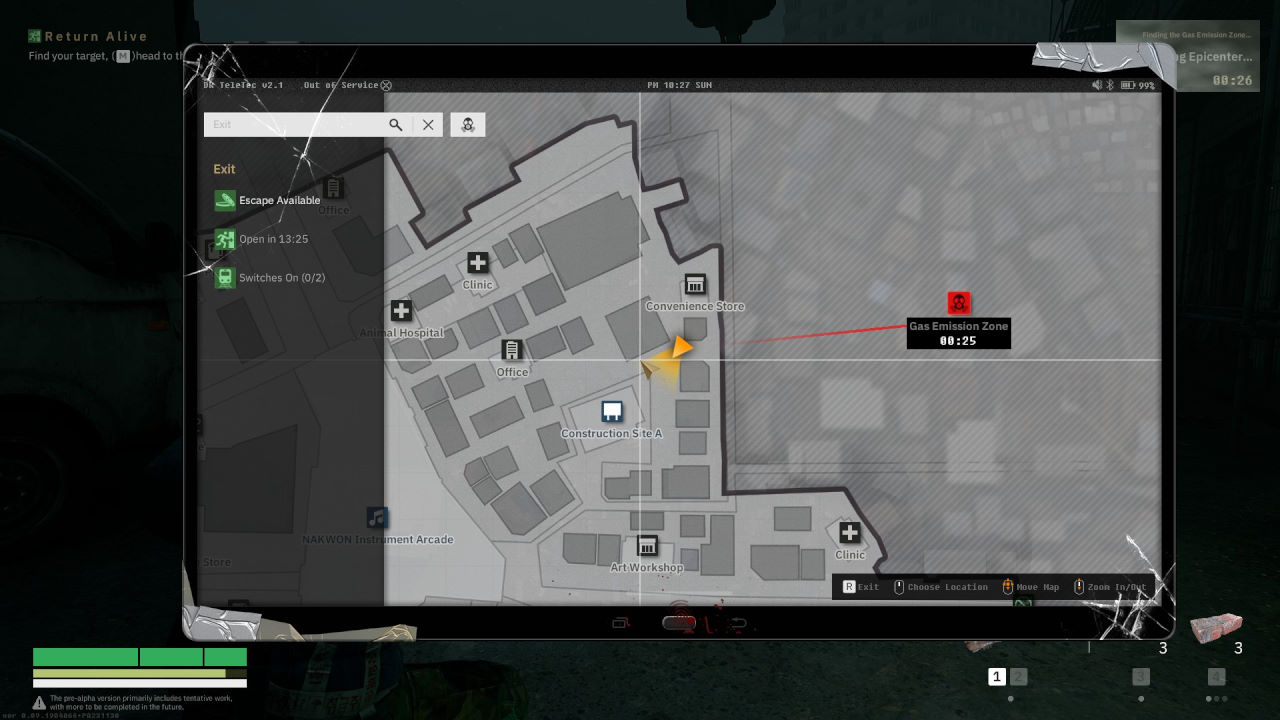
Task: Select the Escape Available exit entry
Action: point(268,200)
